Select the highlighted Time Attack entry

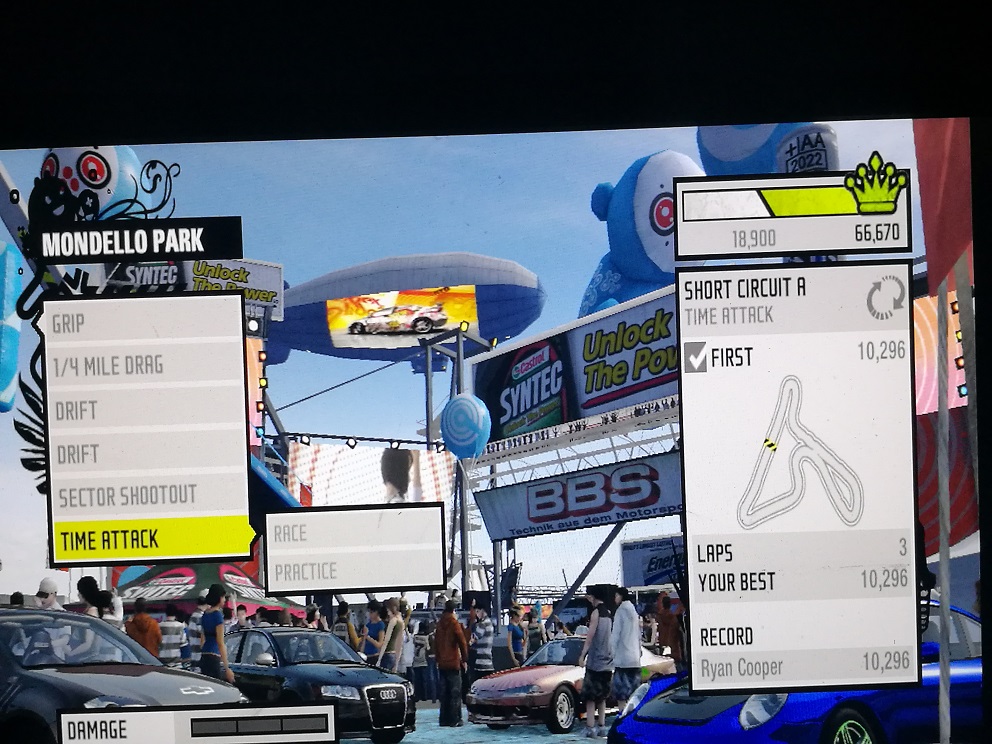pyautogui.click(x=152, y=540)
